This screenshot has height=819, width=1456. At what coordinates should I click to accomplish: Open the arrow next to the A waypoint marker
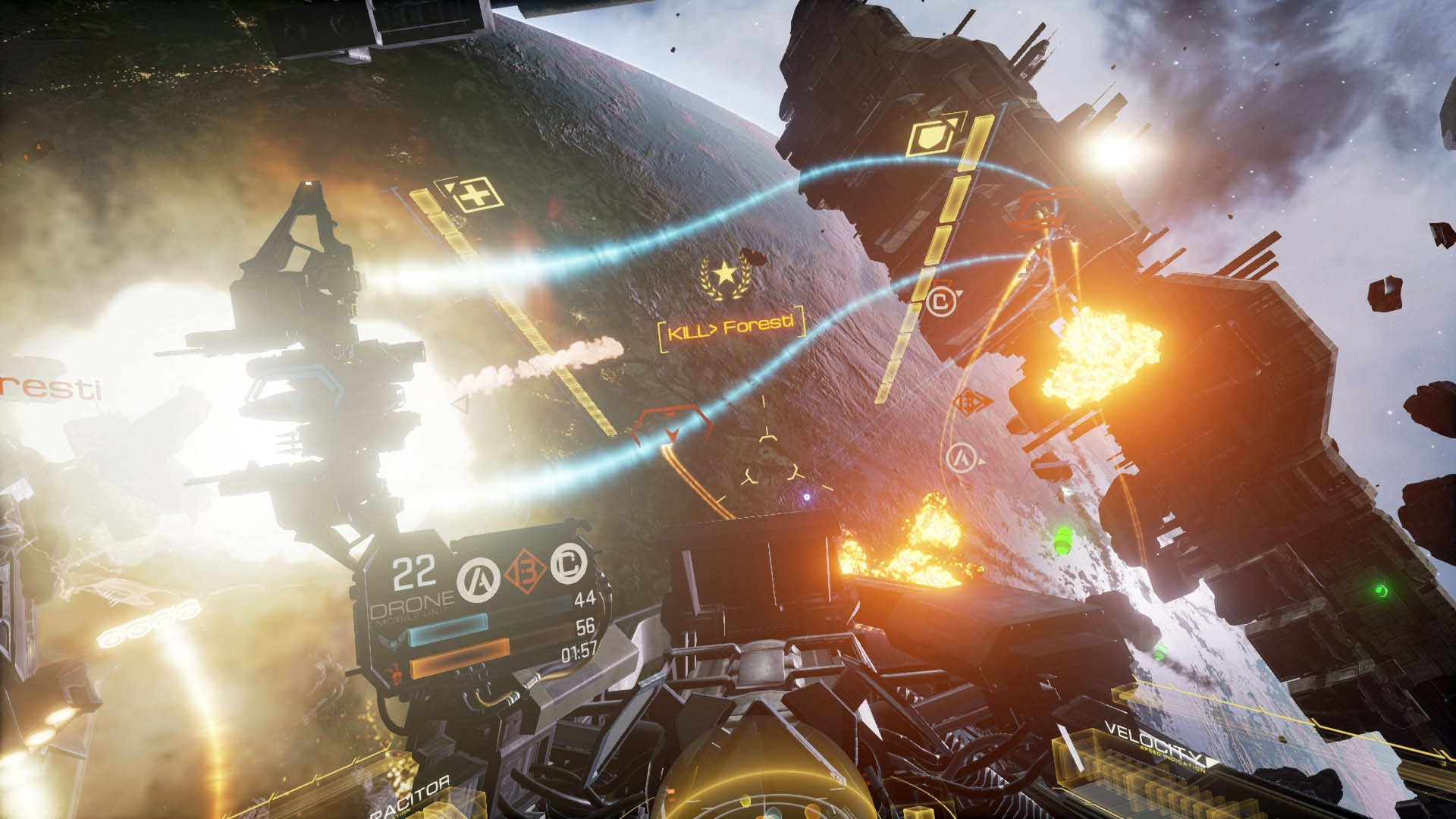pos(981,461)
